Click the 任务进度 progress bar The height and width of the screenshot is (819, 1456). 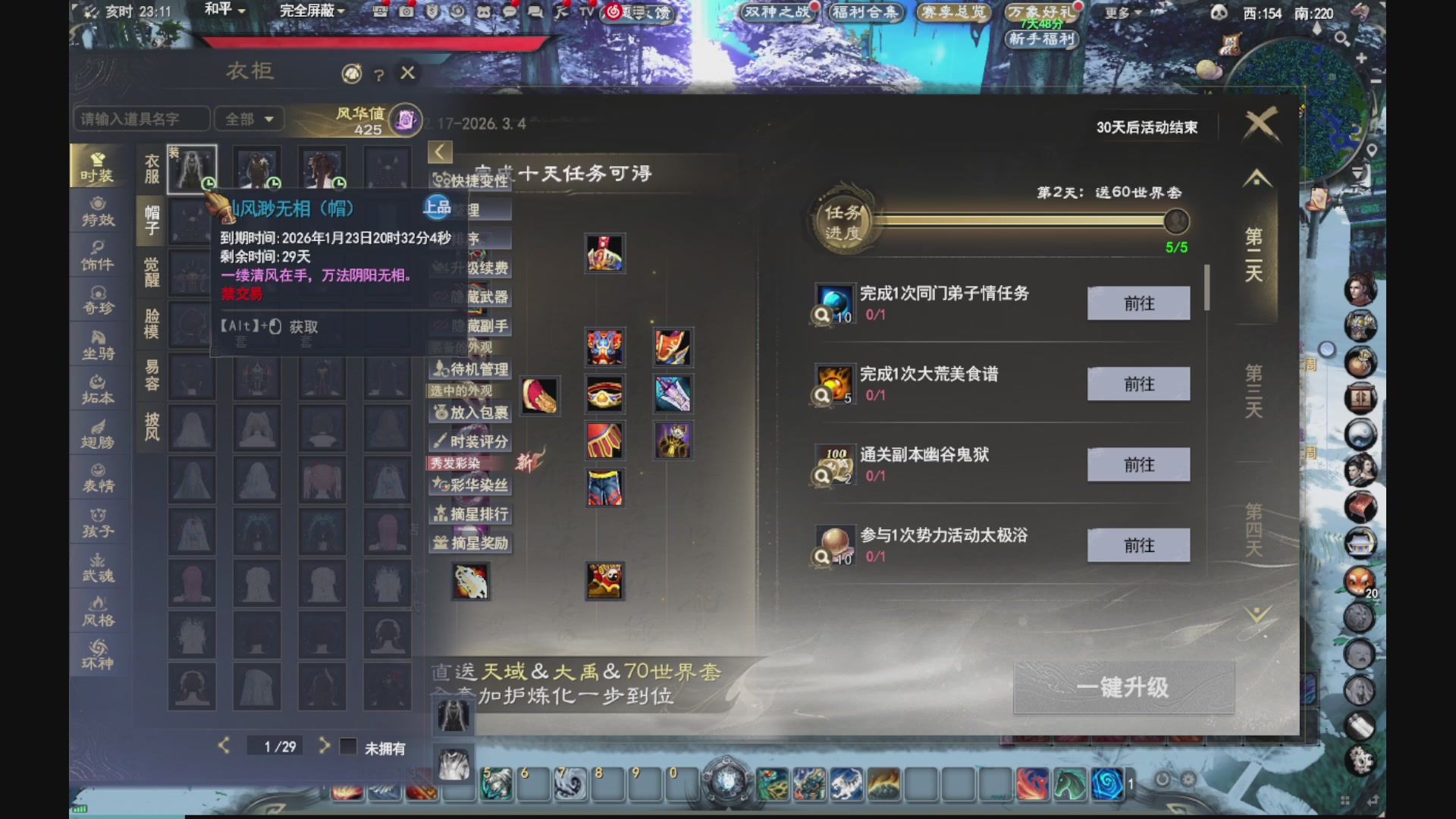pos(1024,221)
